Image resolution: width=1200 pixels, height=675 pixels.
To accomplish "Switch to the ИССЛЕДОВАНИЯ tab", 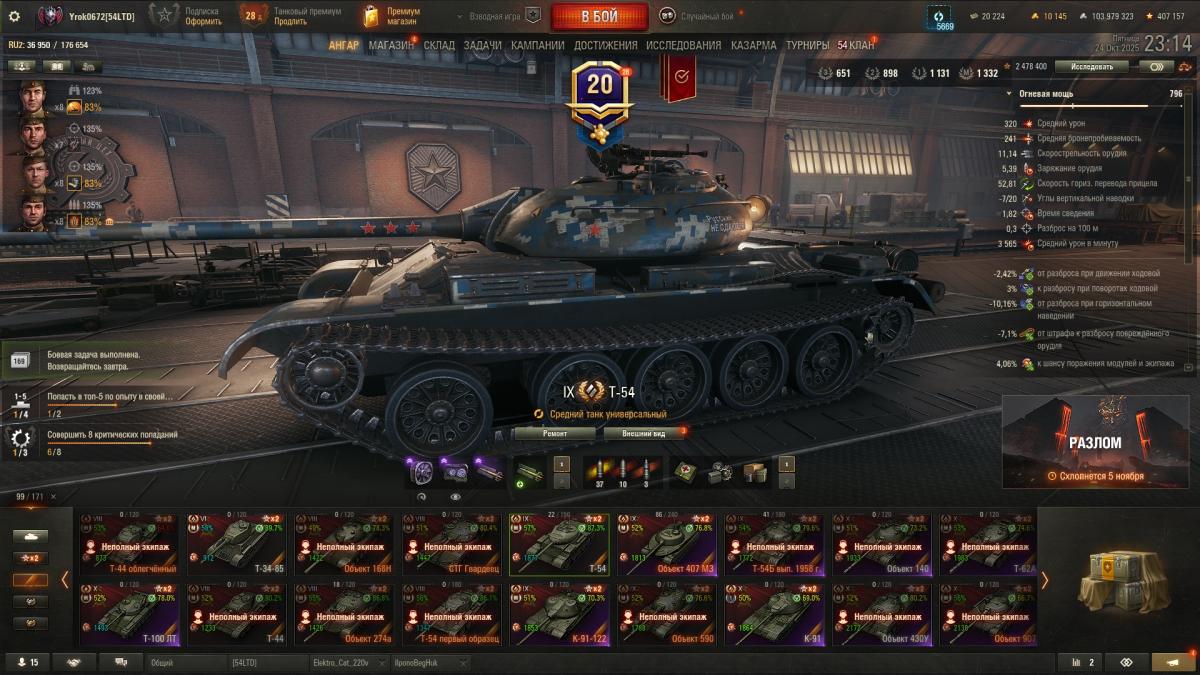I will pos(683,45).
